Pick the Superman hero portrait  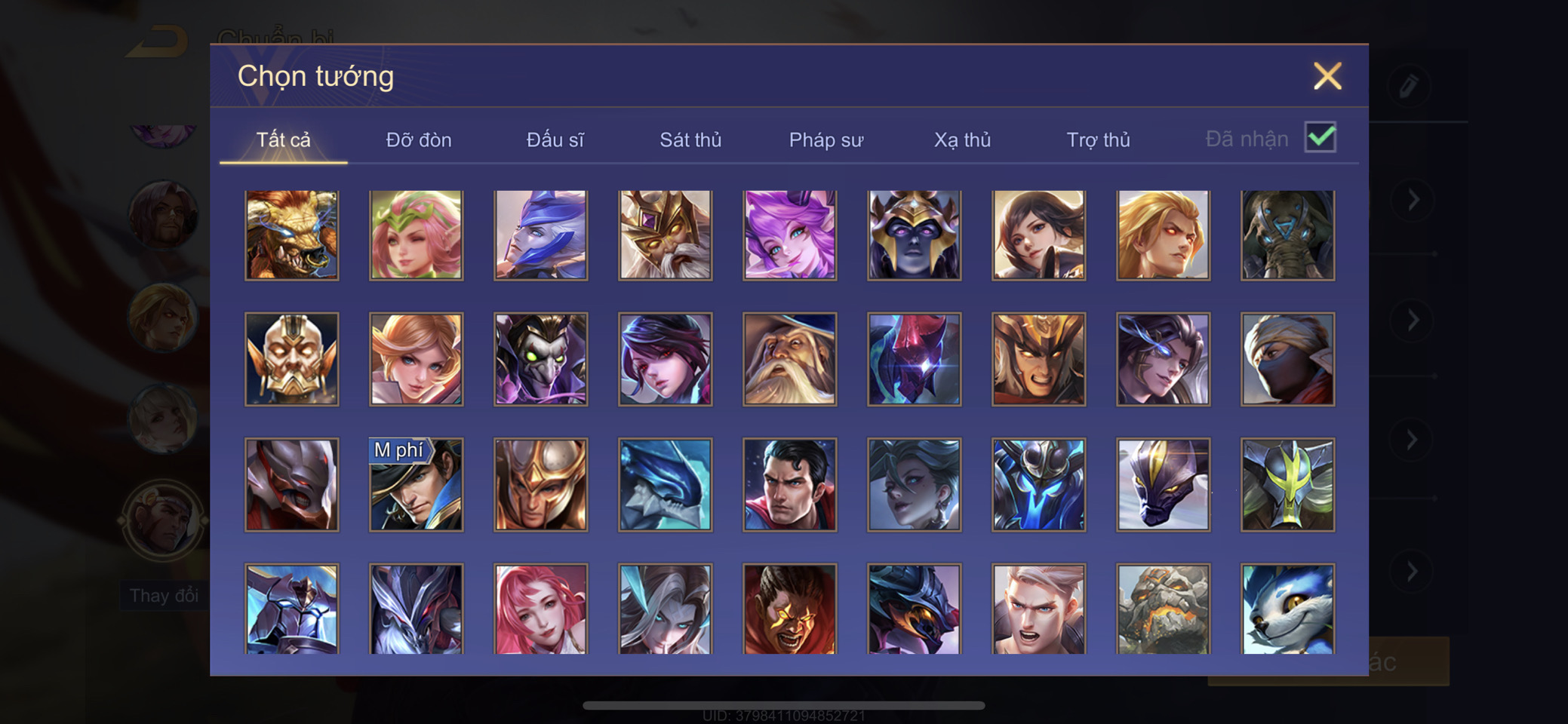click(x=789, y=485)
